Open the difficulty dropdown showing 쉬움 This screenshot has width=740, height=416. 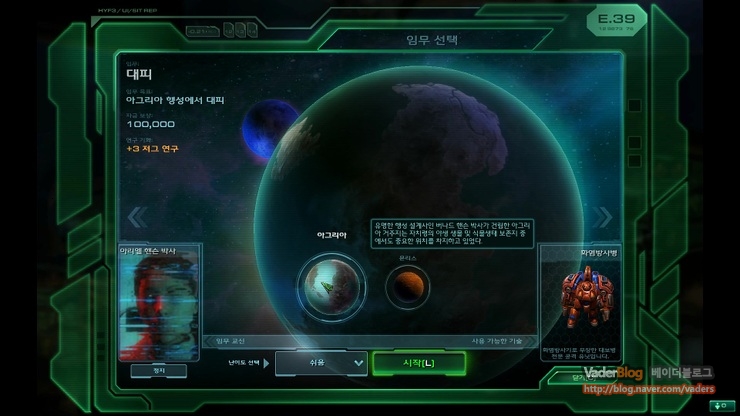321,362
